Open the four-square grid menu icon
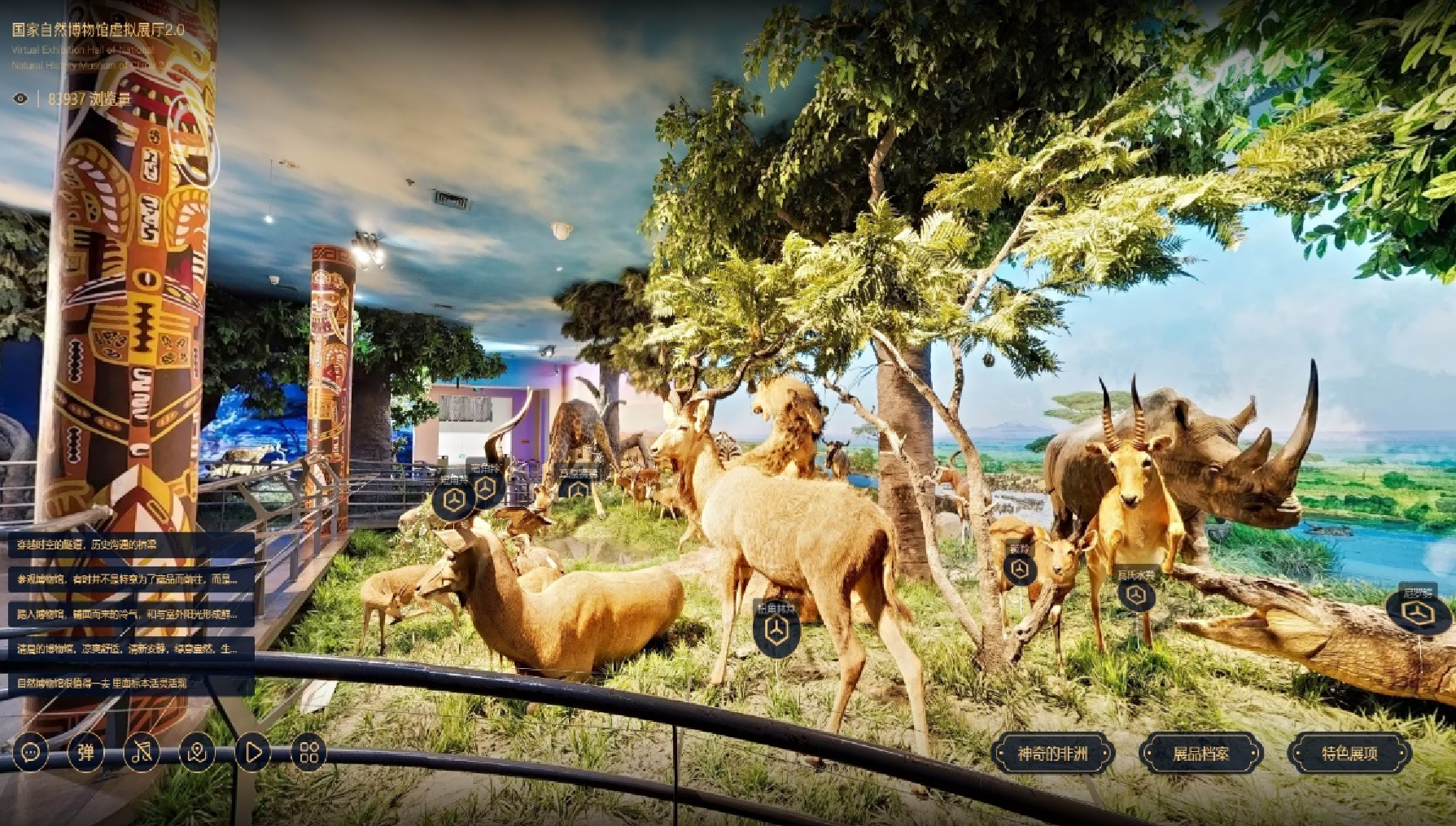Screen dimensions: 1456x826 point(308,753)
